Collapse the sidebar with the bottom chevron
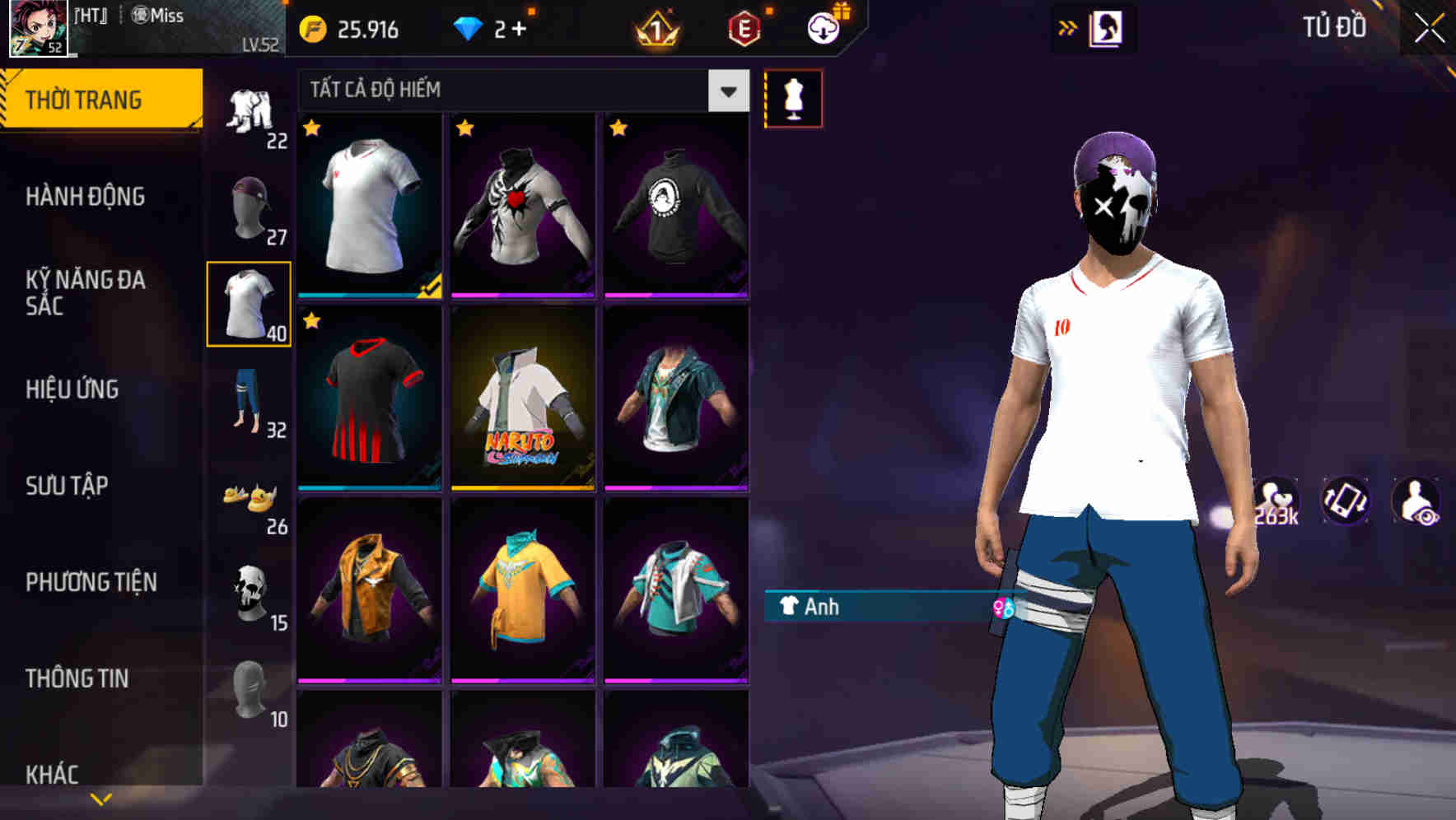The image size is (1456, 820). pos(99,797)
